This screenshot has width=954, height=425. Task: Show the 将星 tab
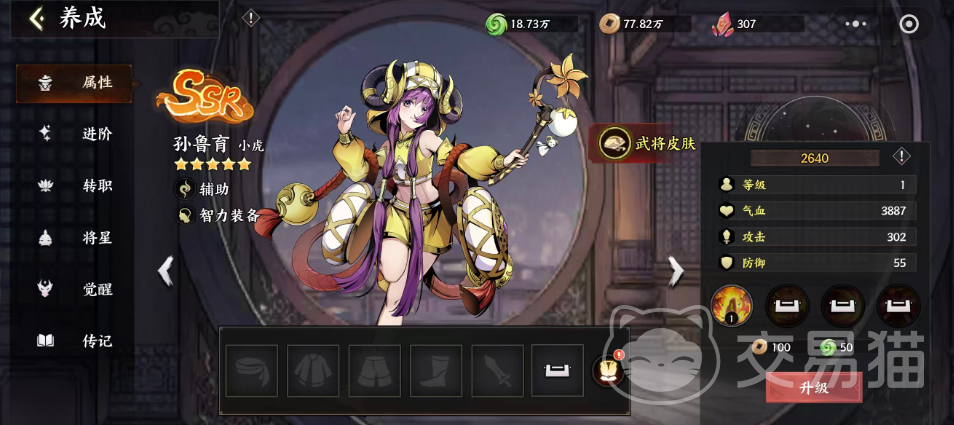click(x=75, y=237)
